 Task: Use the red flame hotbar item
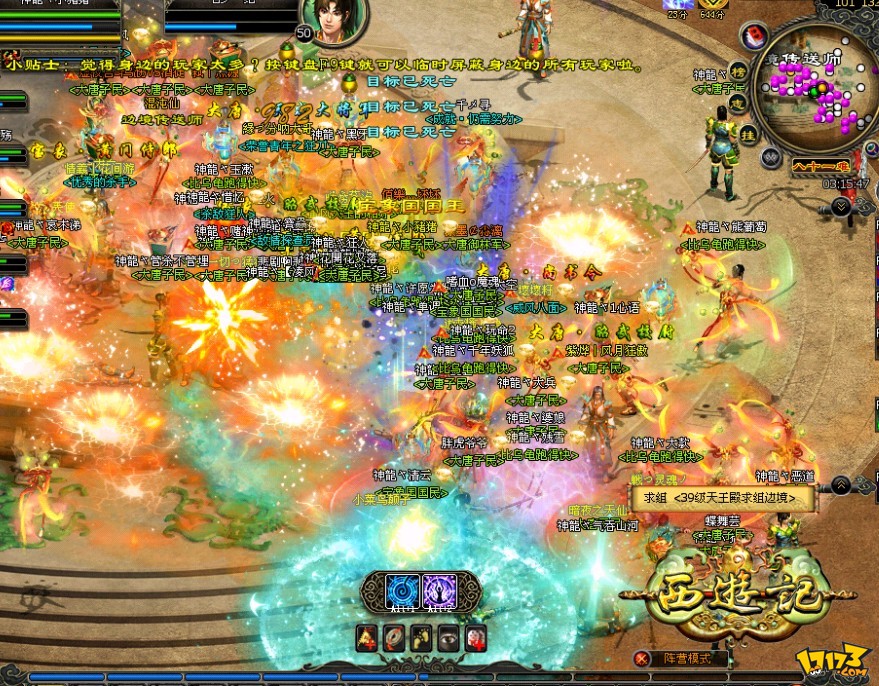[x=367, y=636]
